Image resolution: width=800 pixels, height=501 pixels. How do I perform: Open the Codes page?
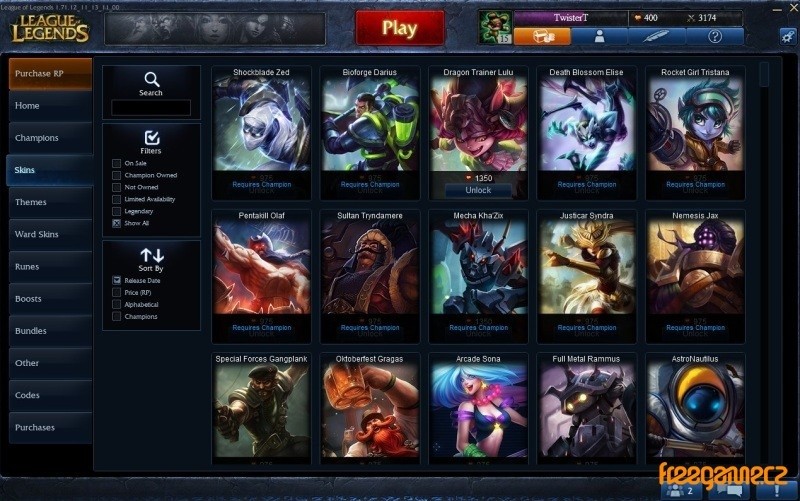pos(50,395)
